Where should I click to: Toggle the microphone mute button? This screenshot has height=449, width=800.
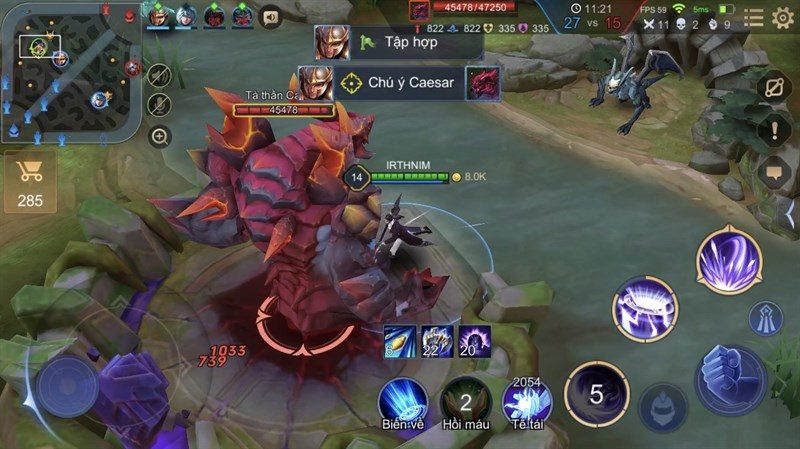click(158, 105)
